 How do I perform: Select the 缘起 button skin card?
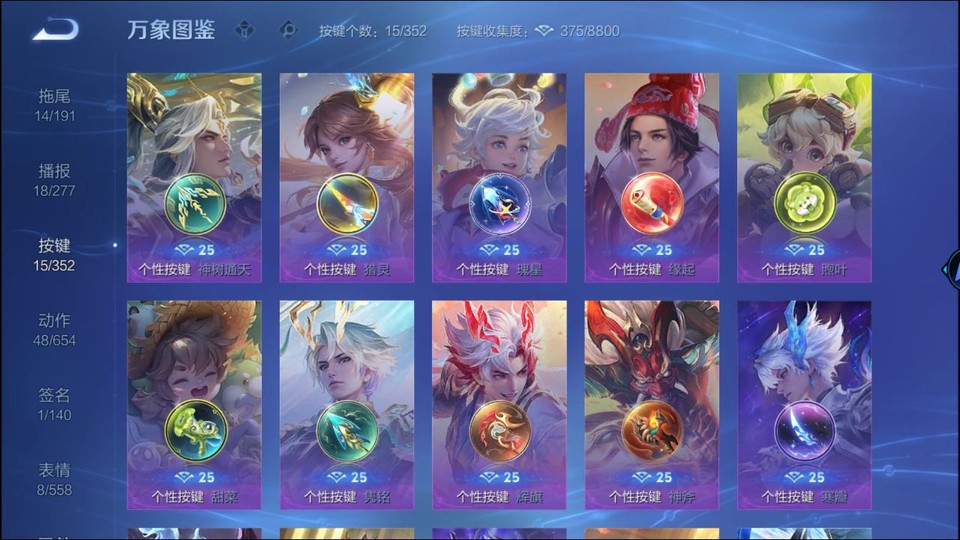tap(652, 177)
